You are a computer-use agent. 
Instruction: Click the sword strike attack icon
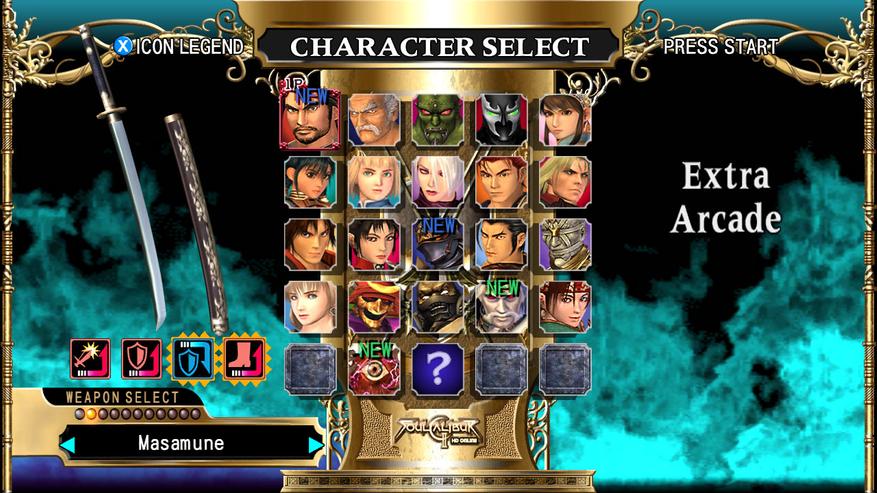point(90,358)
